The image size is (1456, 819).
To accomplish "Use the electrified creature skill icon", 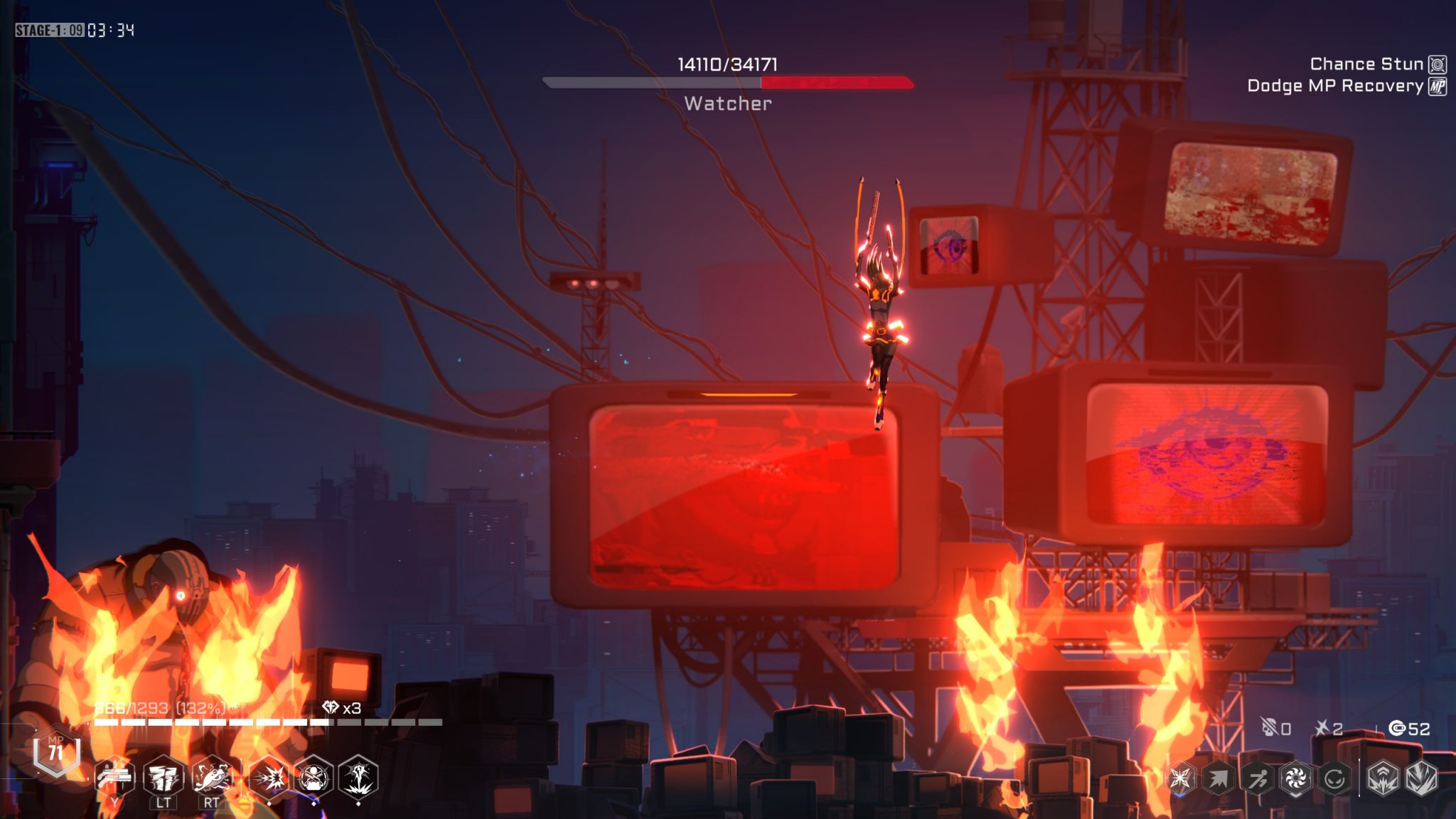I will pos(212,777).
